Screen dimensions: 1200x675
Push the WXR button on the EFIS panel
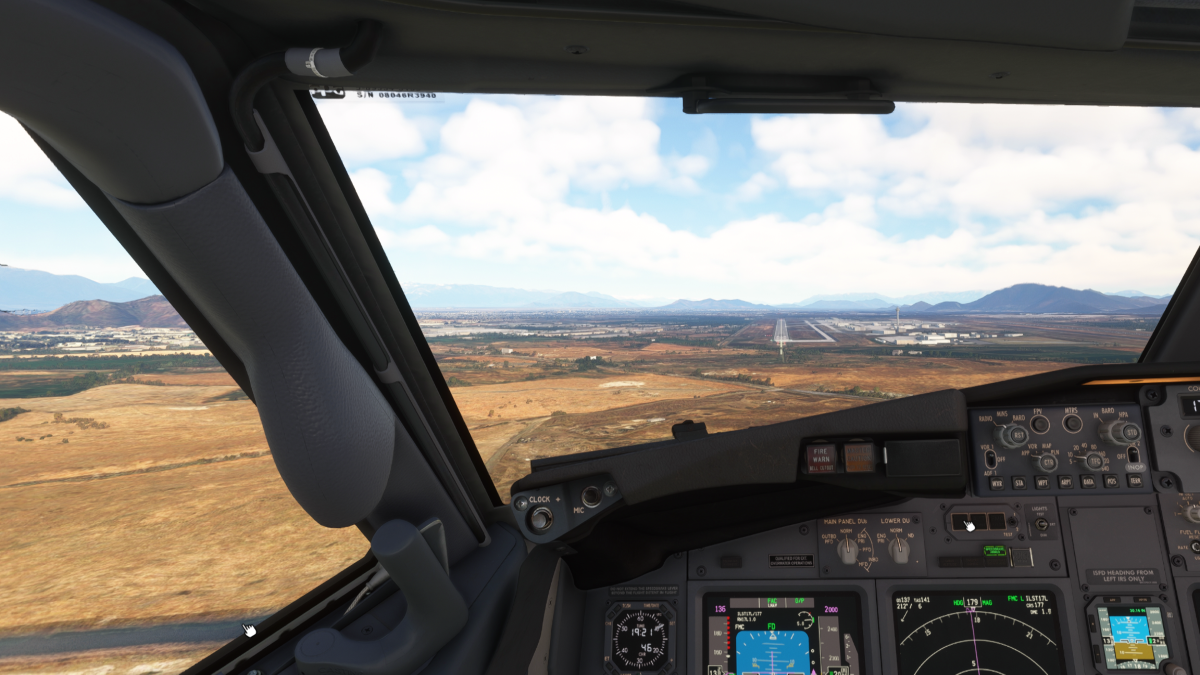click(997, 483)
